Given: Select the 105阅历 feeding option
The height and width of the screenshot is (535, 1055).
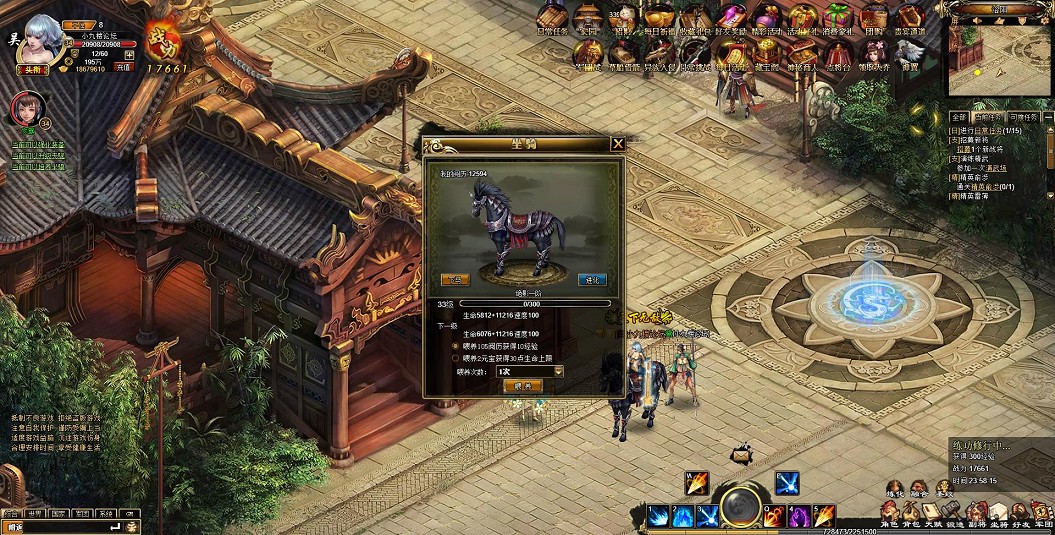Looking at the screenshot, I should 456,345.
